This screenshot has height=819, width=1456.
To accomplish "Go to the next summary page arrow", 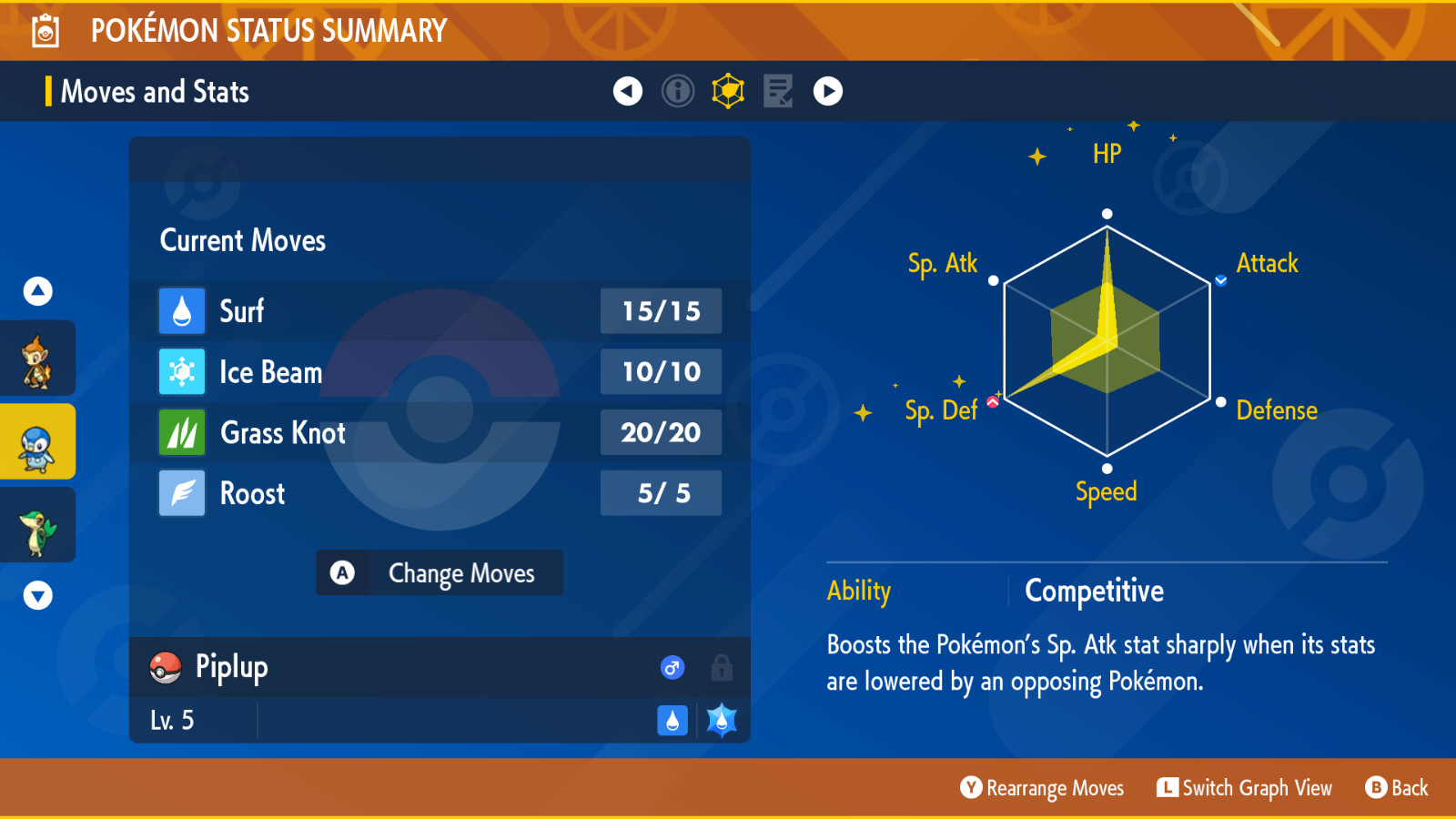I will point(828,91).
